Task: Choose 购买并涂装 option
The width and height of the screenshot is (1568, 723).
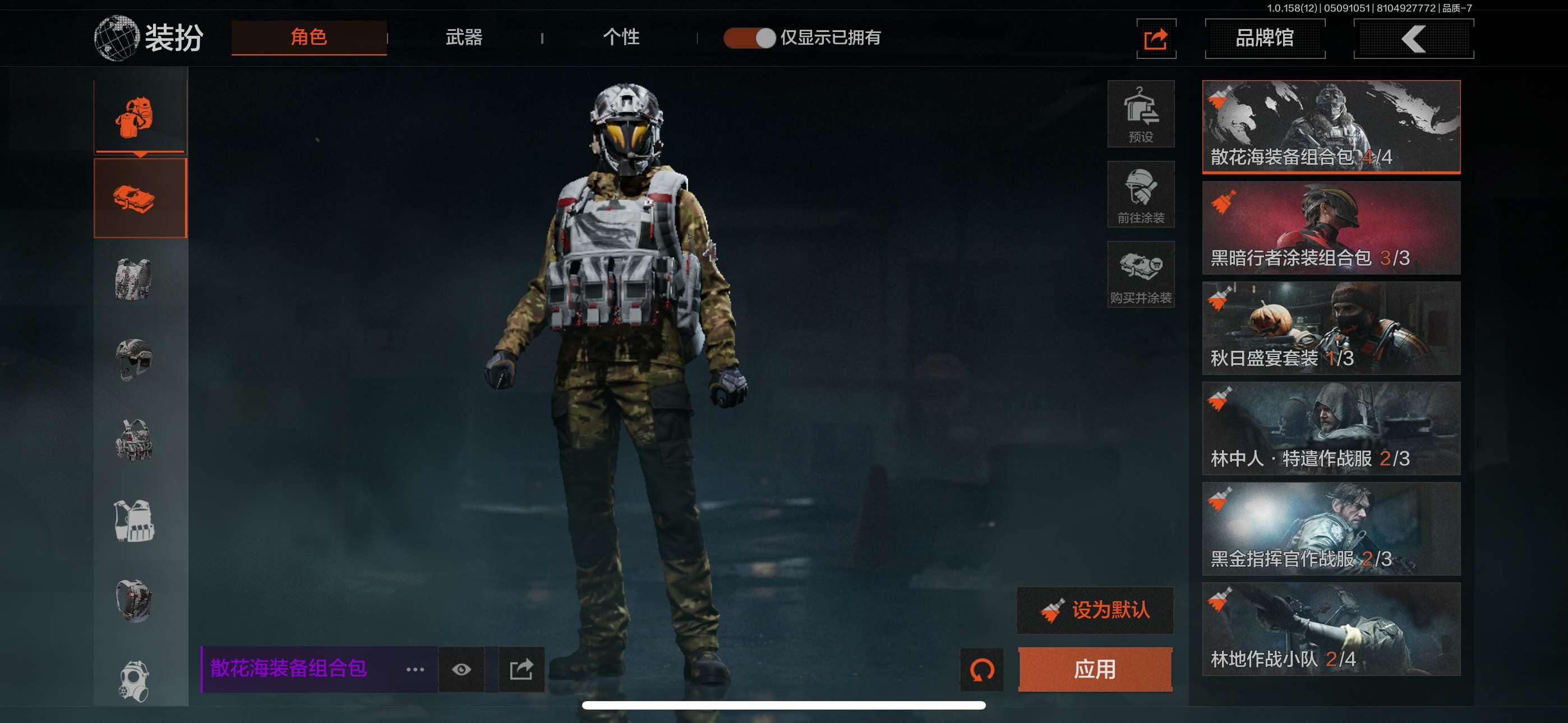Action: coord(1140,275)
